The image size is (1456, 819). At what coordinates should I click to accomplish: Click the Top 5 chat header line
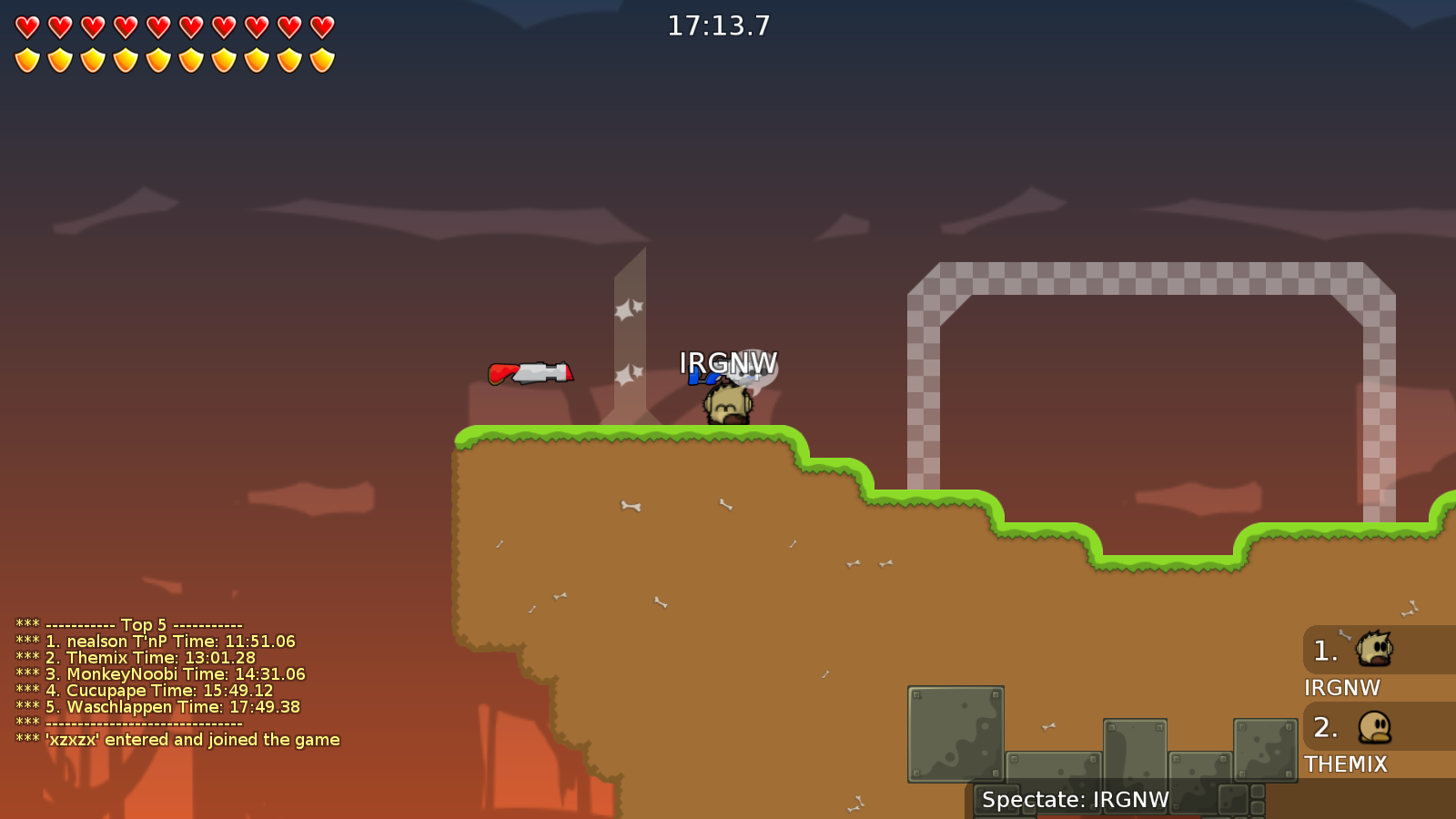coord(127,625)
